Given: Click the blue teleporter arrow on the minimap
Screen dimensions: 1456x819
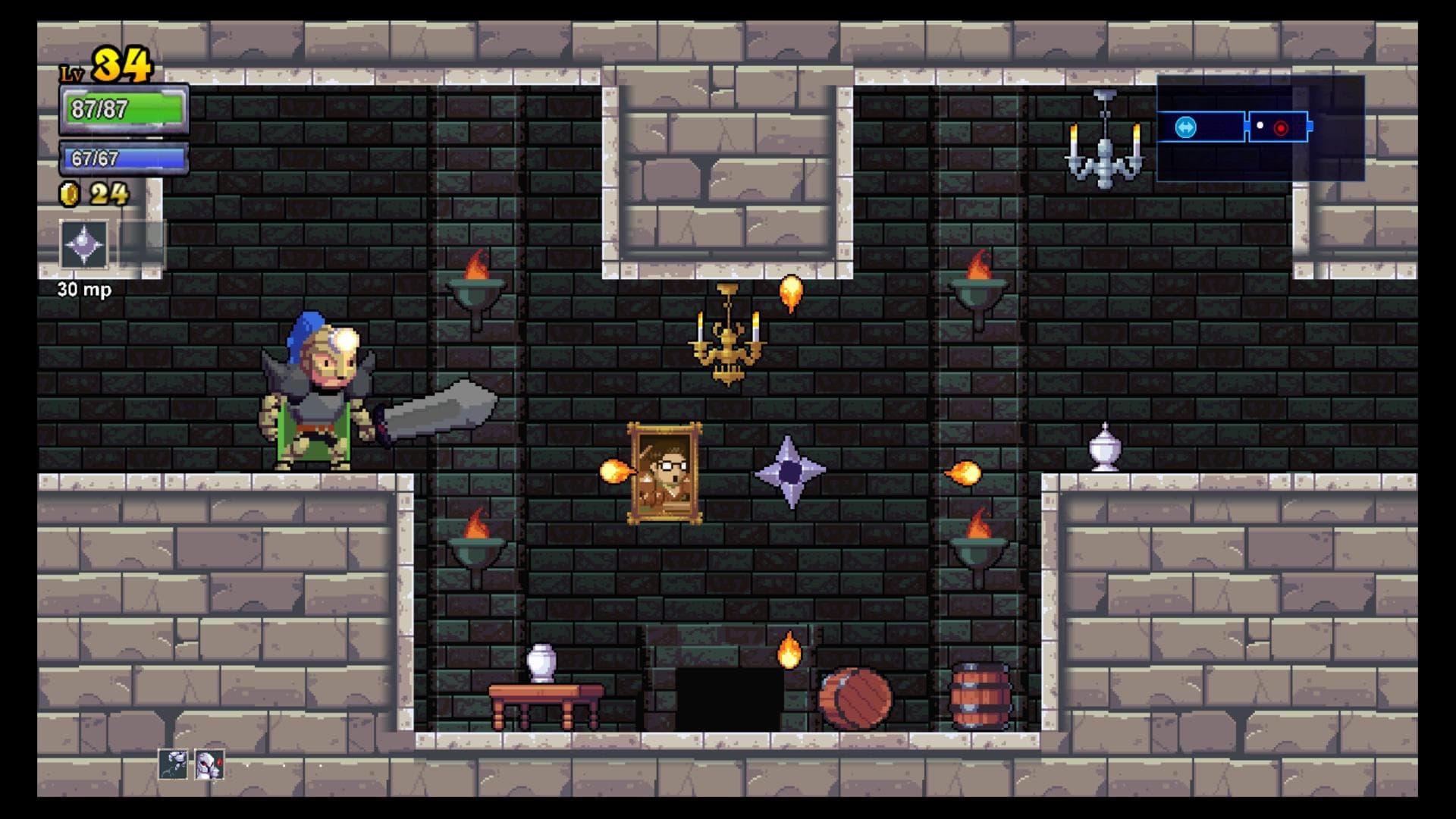Looking at the screenshot, I should (1186, 129).
